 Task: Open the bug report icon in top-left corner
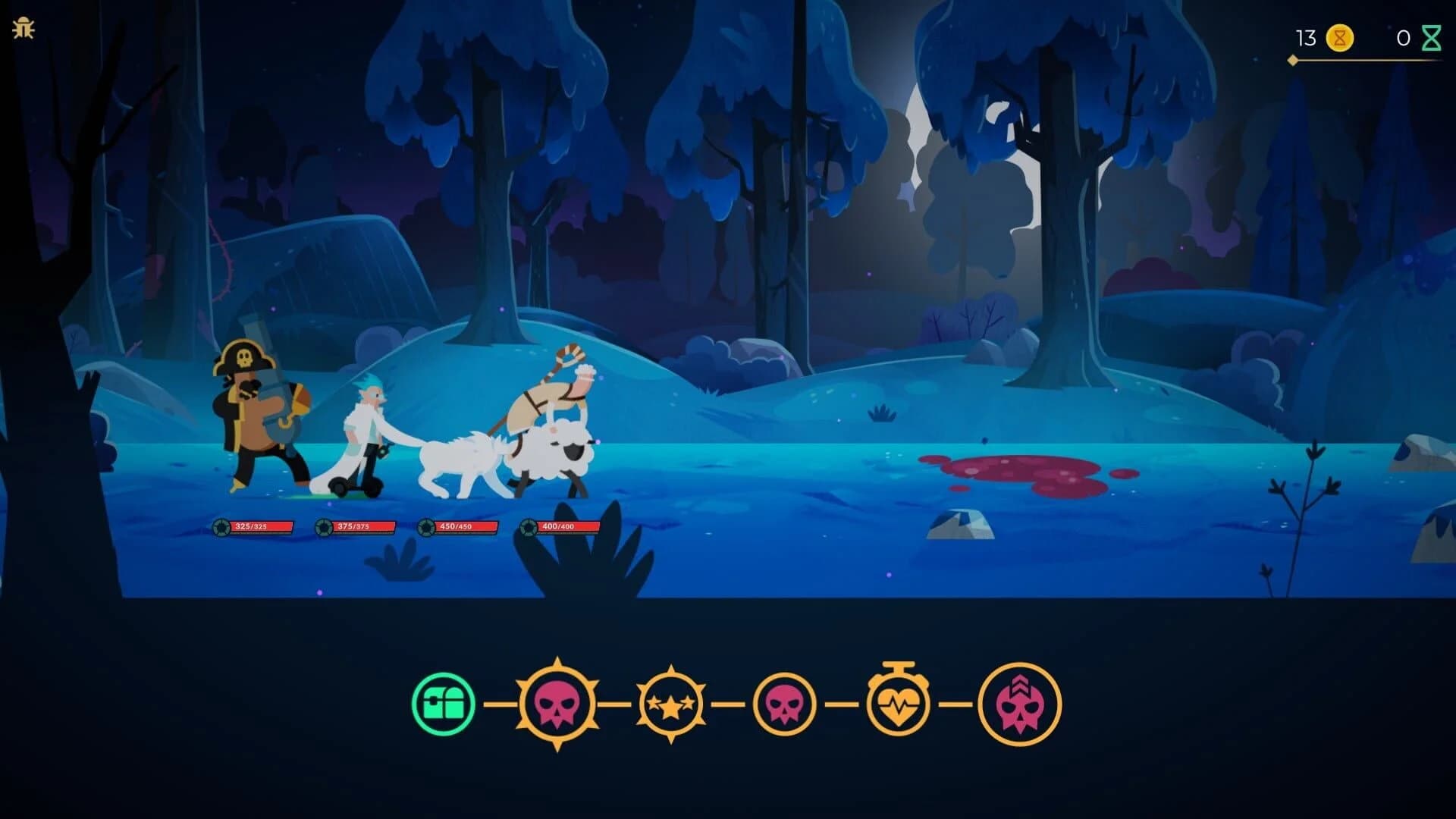tap(25, 27)
